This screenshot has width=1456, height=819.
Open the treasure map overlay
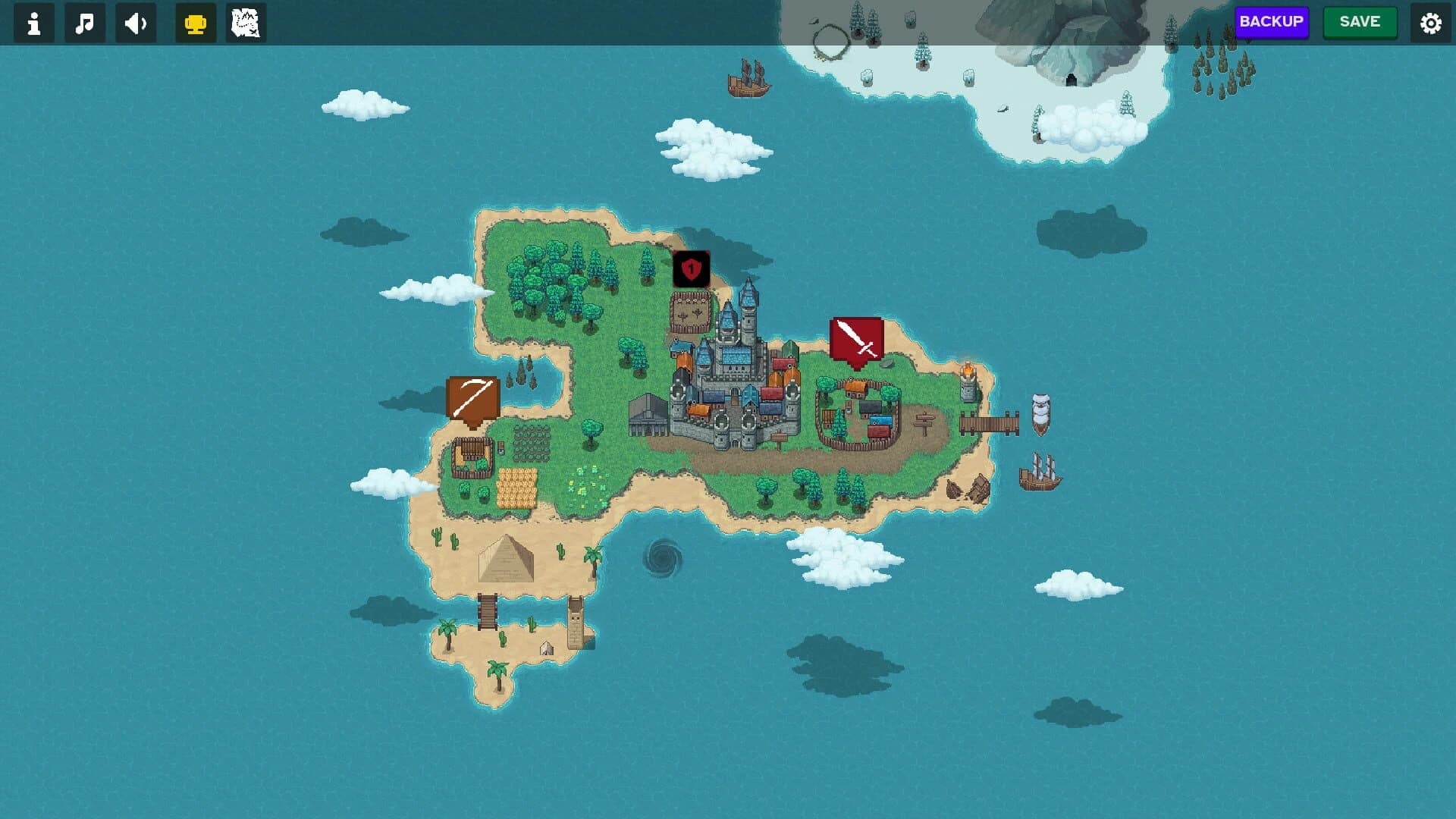pos(246,23)
